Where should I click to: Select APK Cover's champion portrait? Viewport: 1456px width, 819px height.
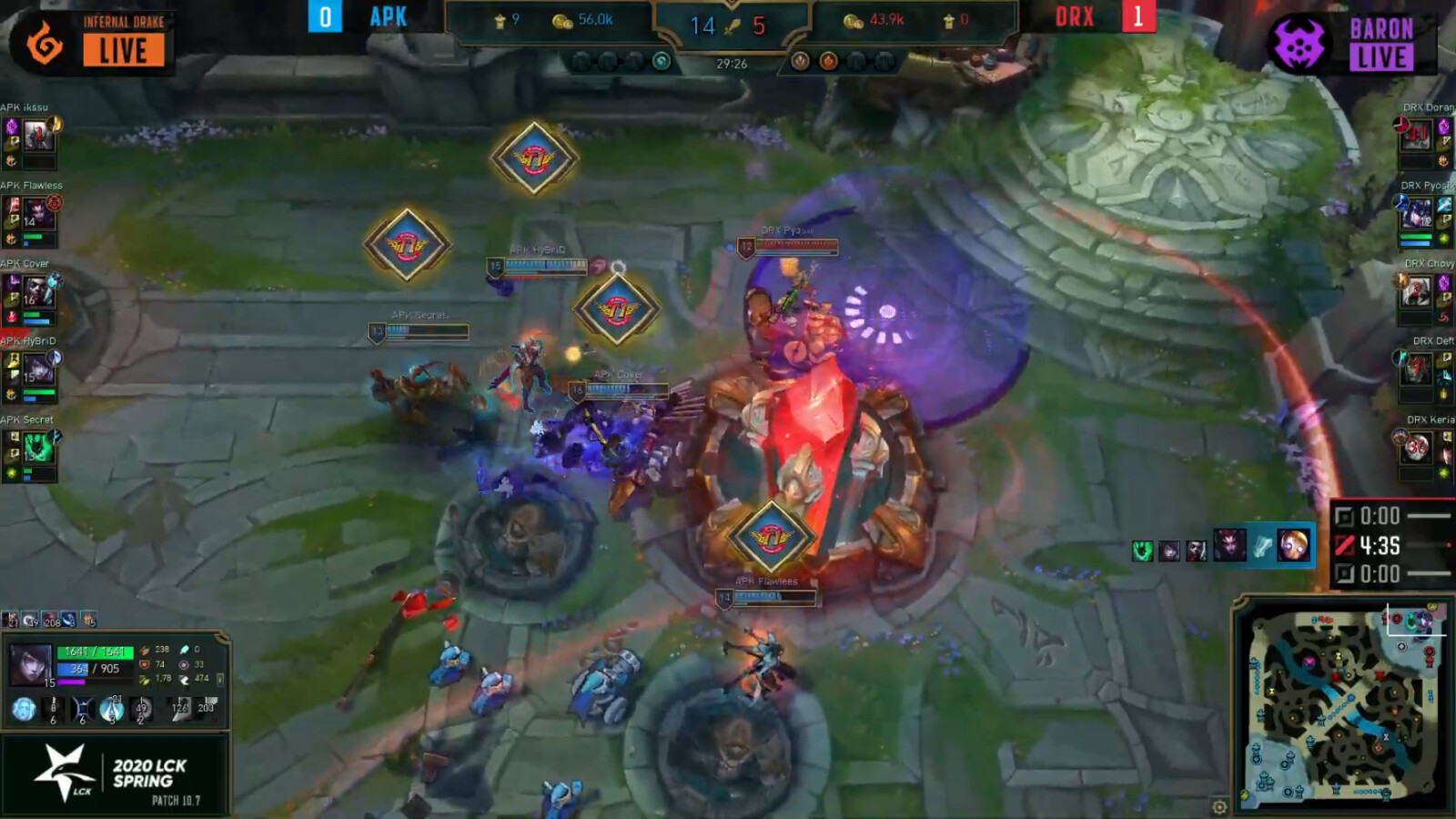tap(38, 292)
